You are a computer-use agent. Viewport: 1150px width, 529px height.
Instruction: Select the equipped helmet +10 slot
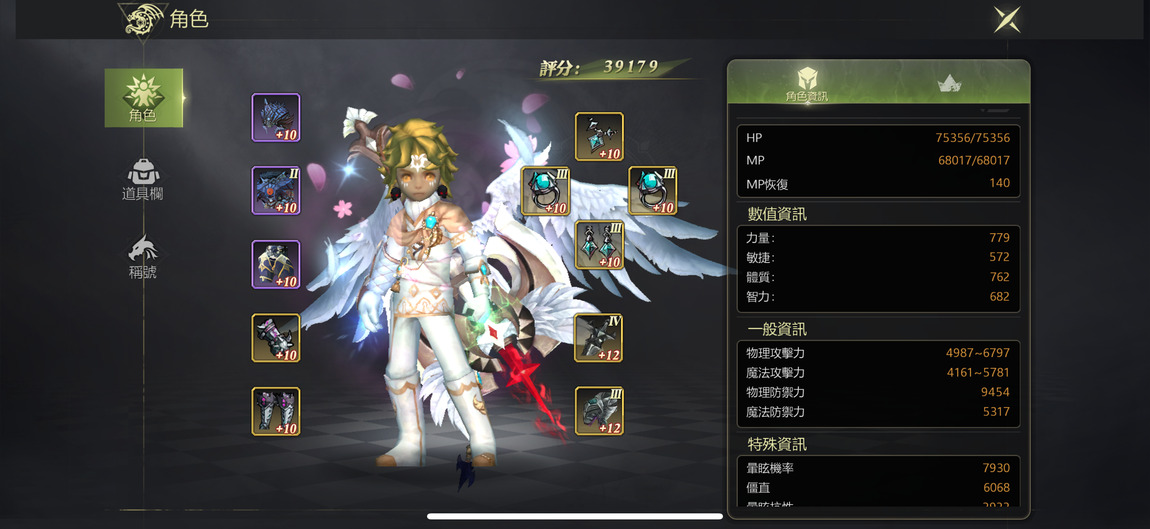click(x=276, y=118)
